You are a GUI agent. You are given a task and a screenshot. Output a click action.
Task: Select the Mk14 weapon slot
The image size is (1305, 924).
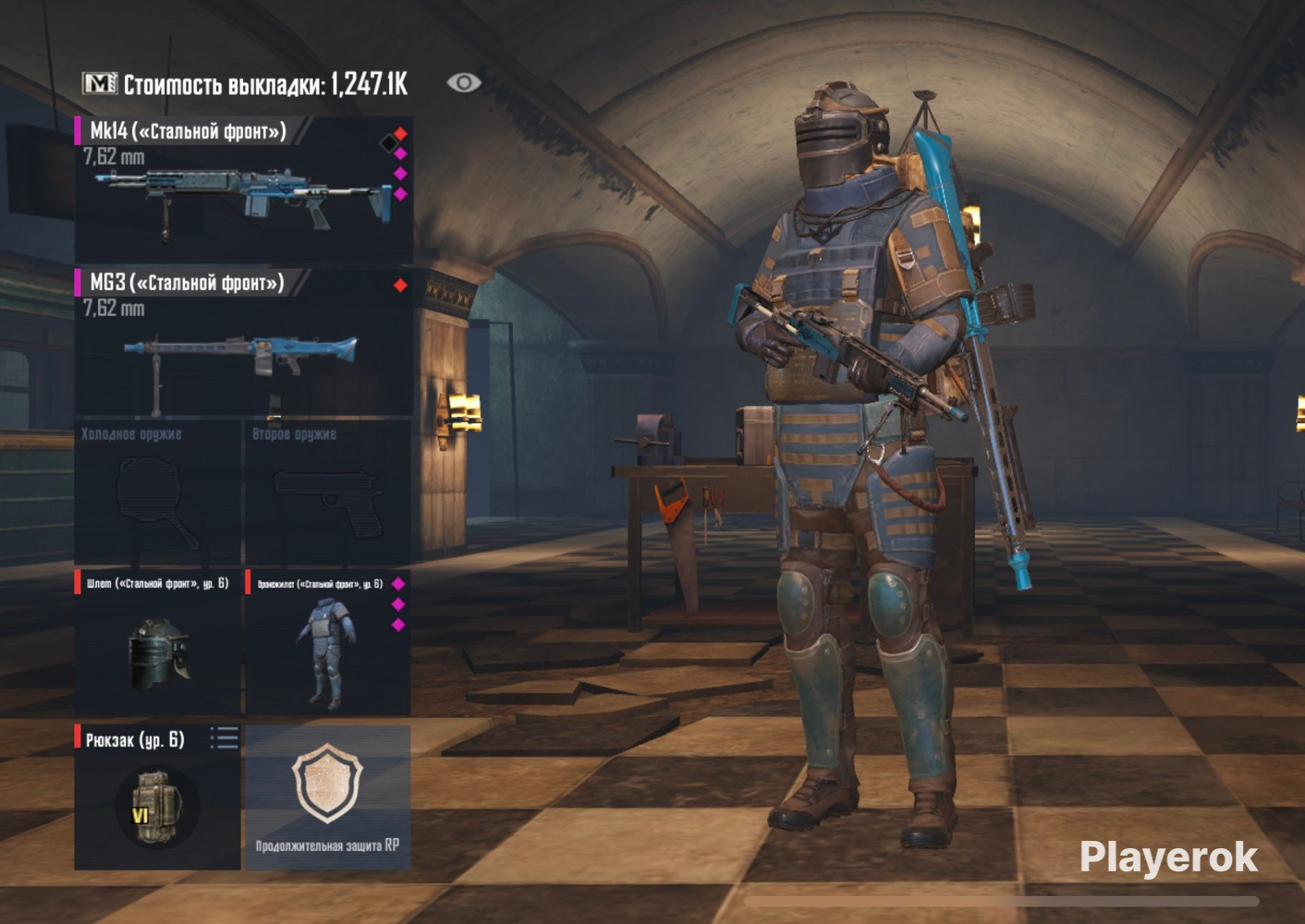(242, 189)
